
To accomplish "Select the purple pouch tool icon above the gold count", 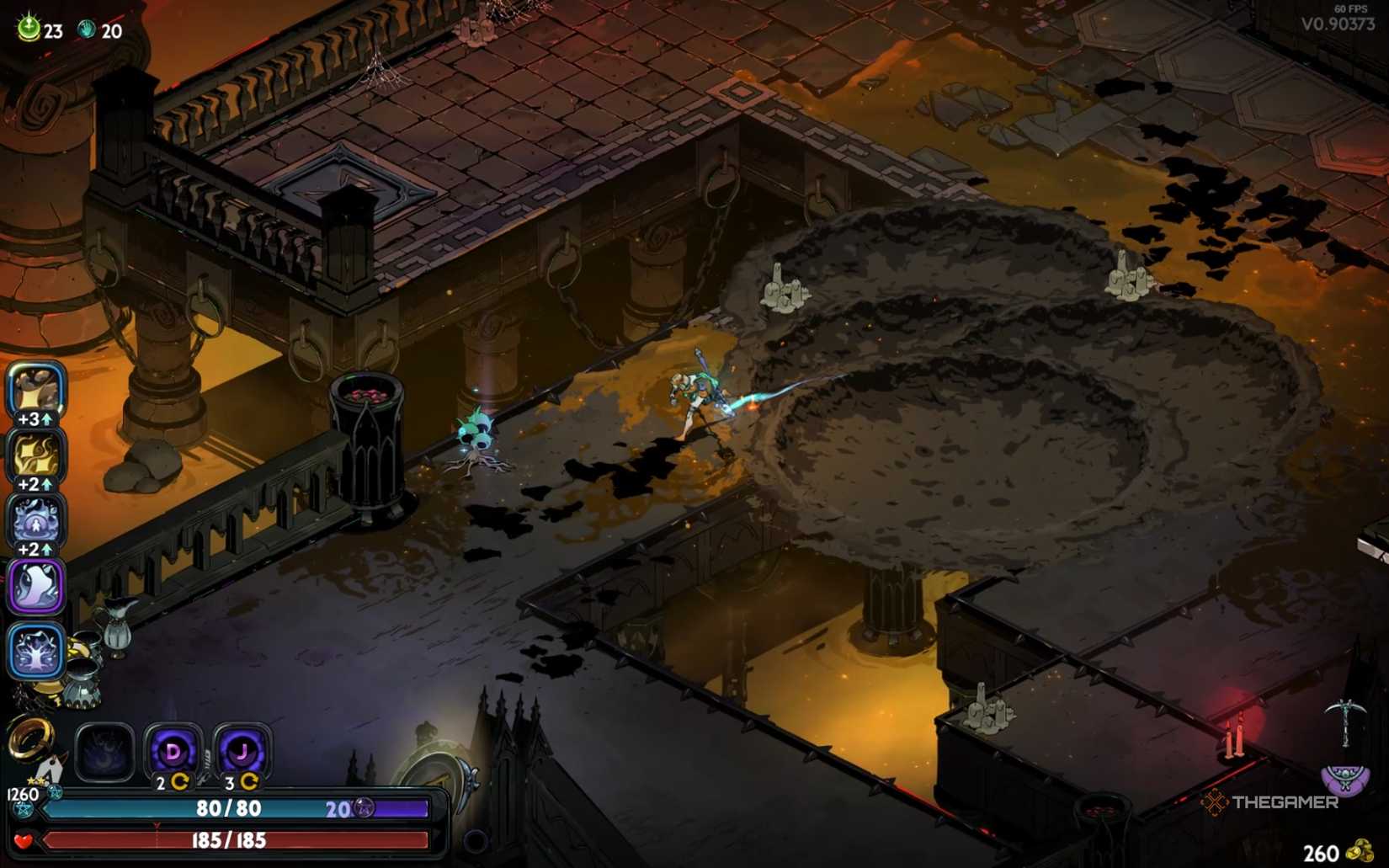I will (1345, 780).
